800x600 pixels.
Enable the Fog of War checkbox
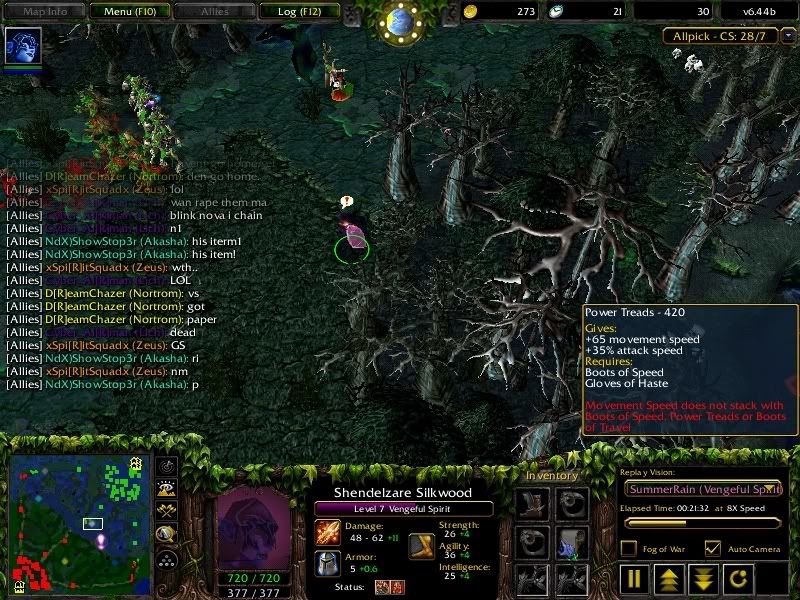click(628, 548)
